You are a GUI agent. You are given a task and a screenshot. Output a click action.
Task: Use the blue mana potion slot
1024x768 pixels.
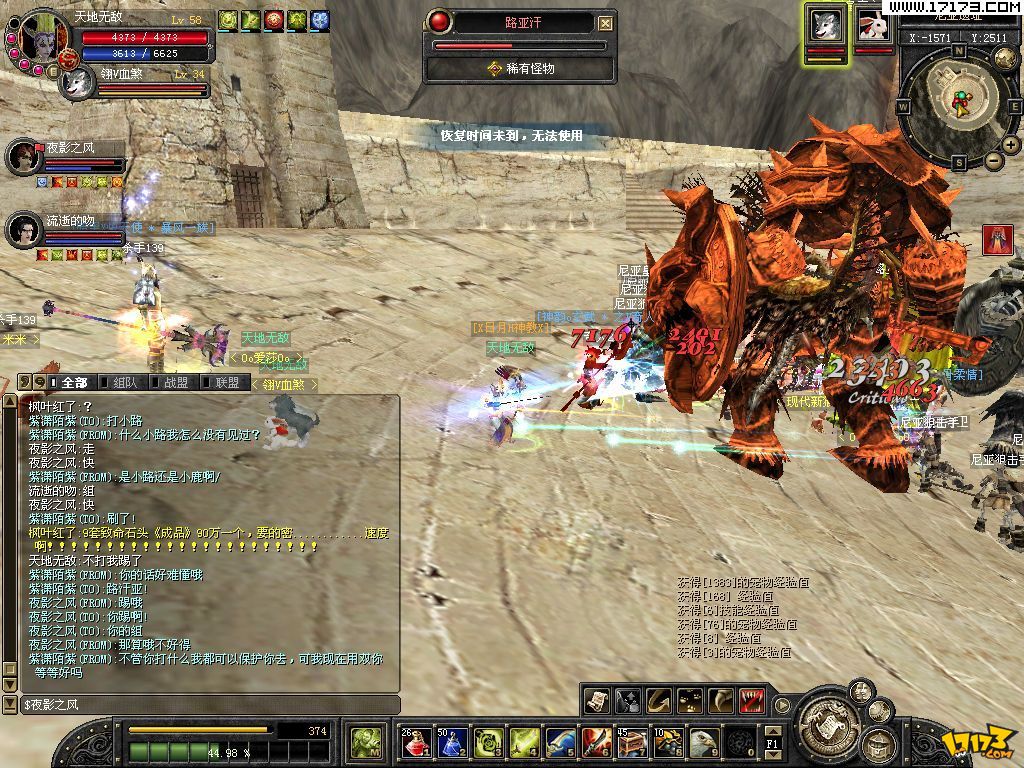(451, 741)
